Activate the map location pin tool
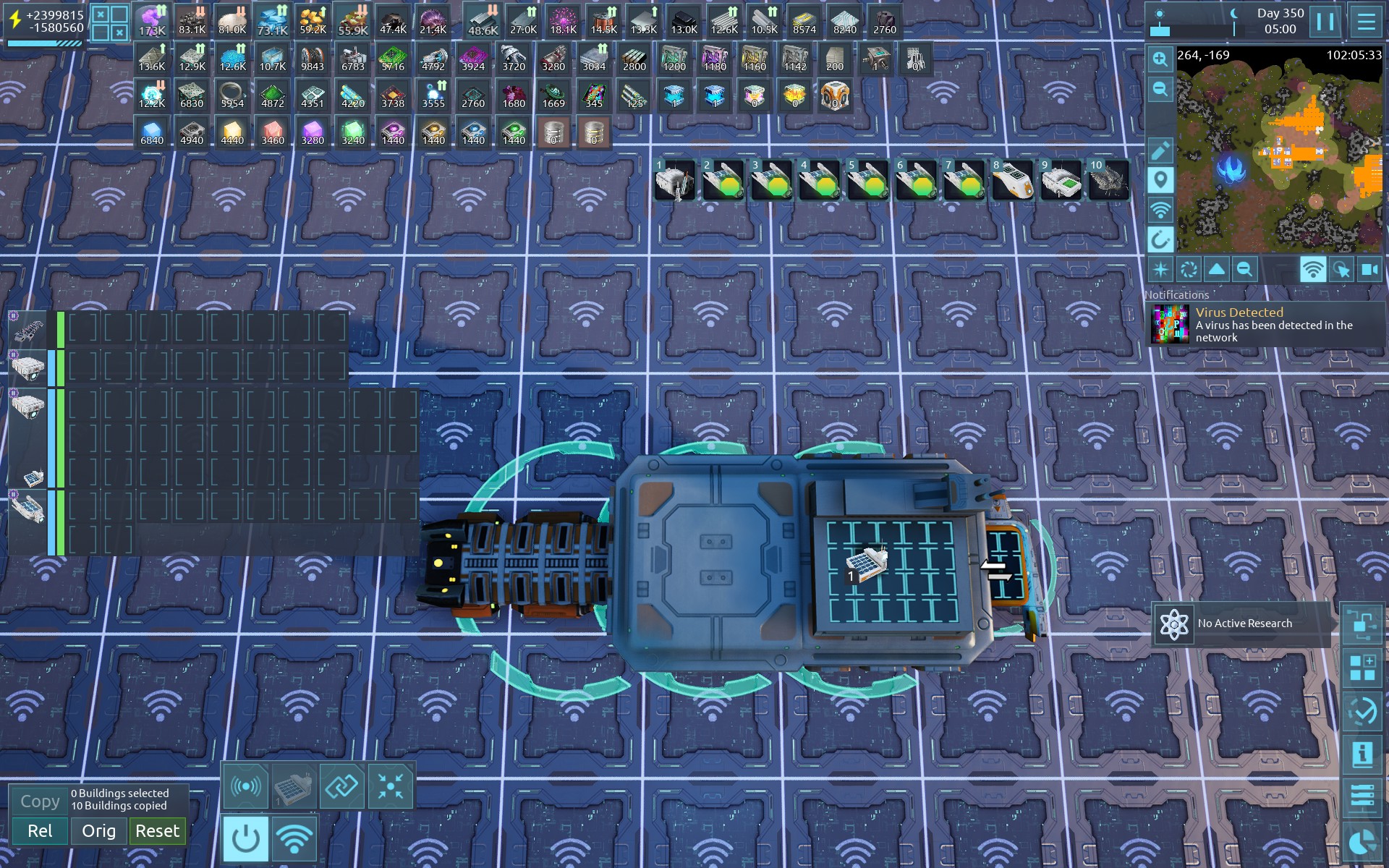 tap(1160, 180)
